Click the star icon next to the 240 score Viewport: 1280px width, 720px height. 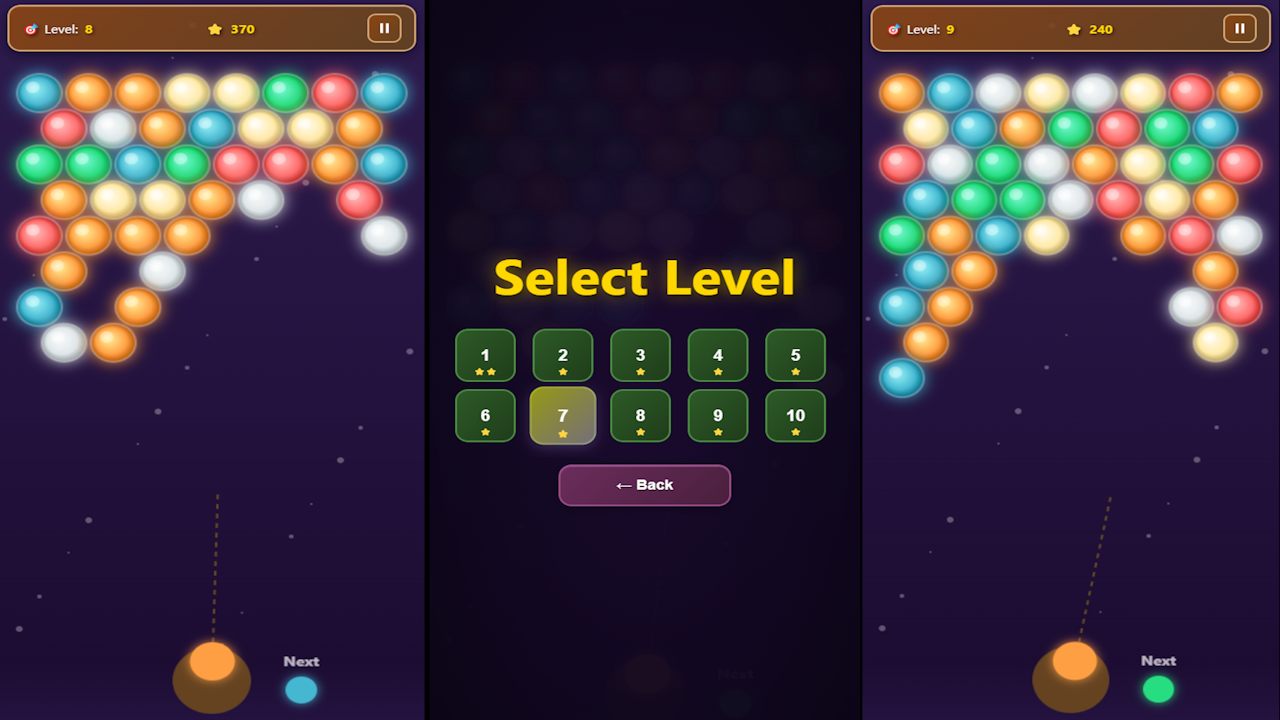[x=1074, y=29]
